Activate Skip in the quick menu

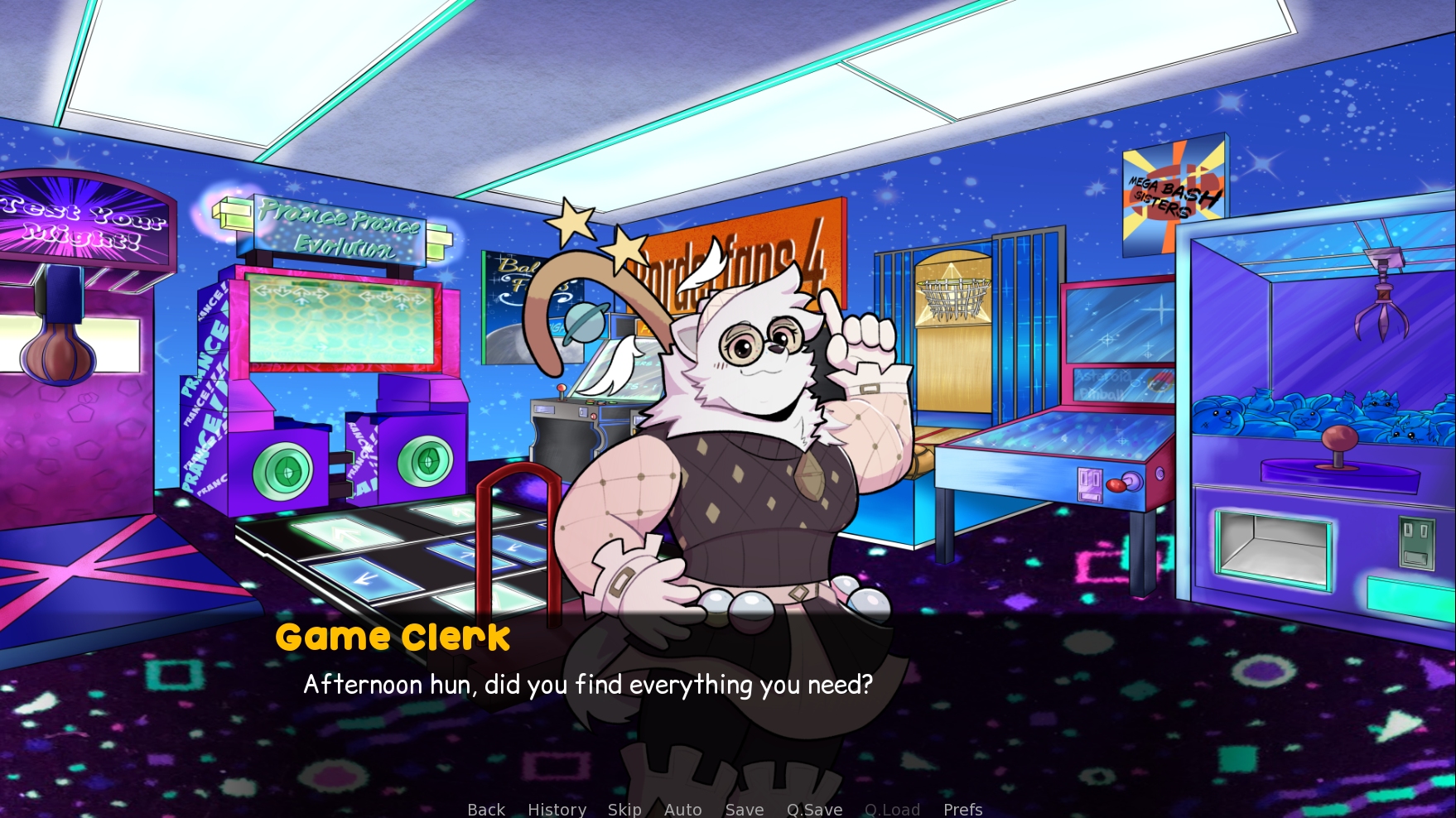click(x=624, y=809)
